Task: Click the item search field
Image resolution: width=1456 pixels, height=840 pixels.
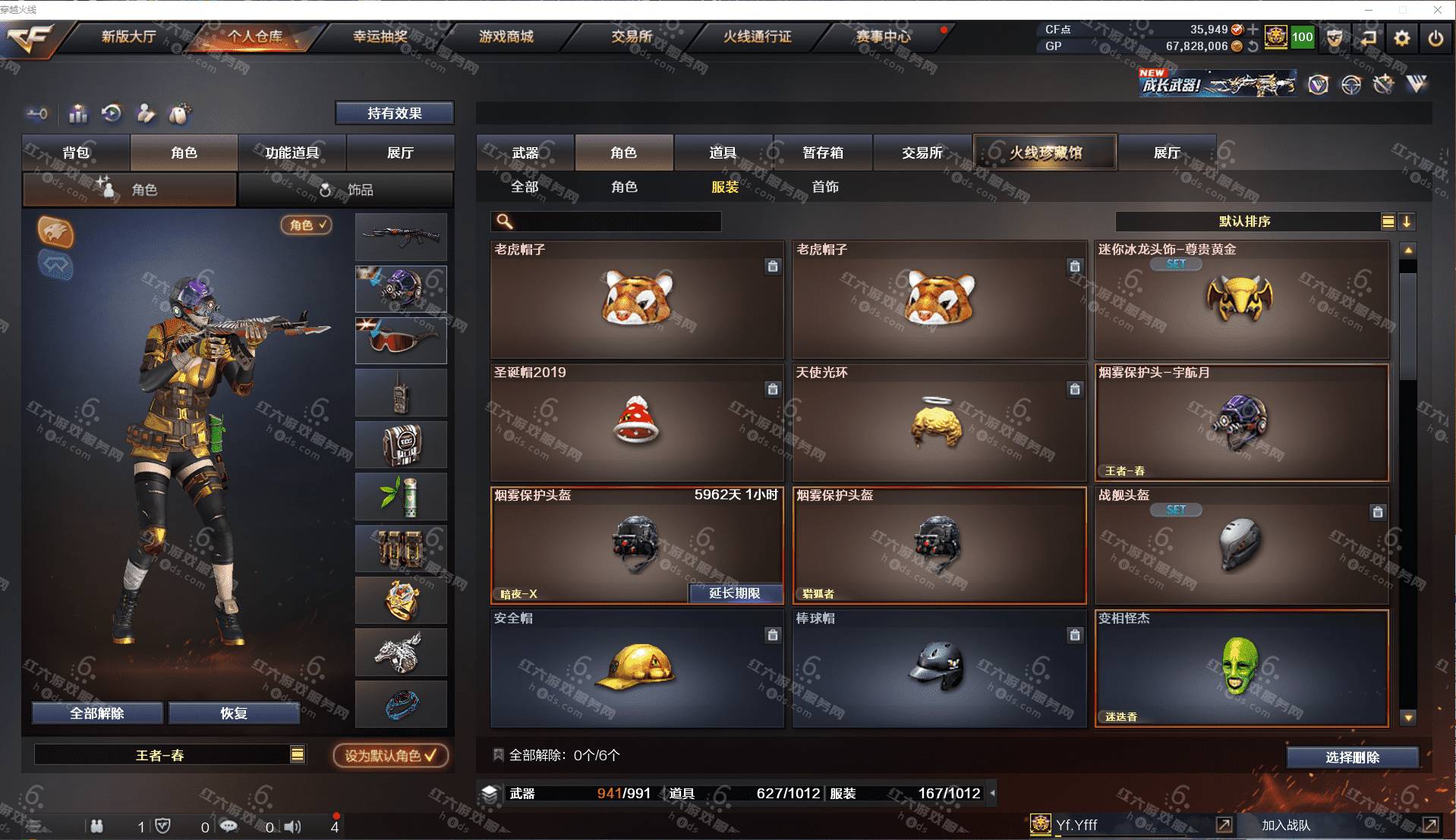Action: [x=615, y=222]
